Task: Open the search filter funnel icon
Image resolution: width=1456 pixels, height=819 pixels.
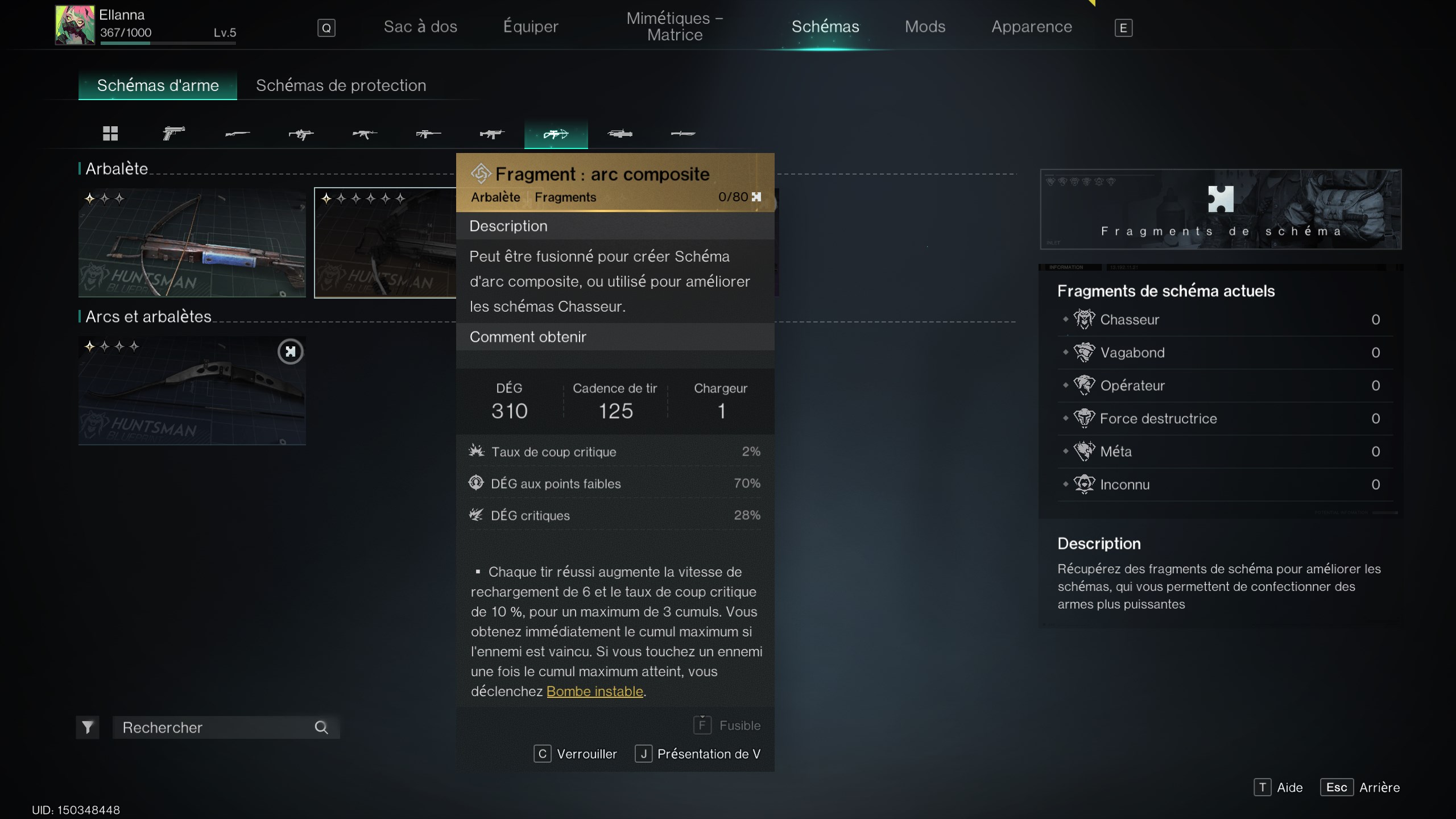Action: 88,727
